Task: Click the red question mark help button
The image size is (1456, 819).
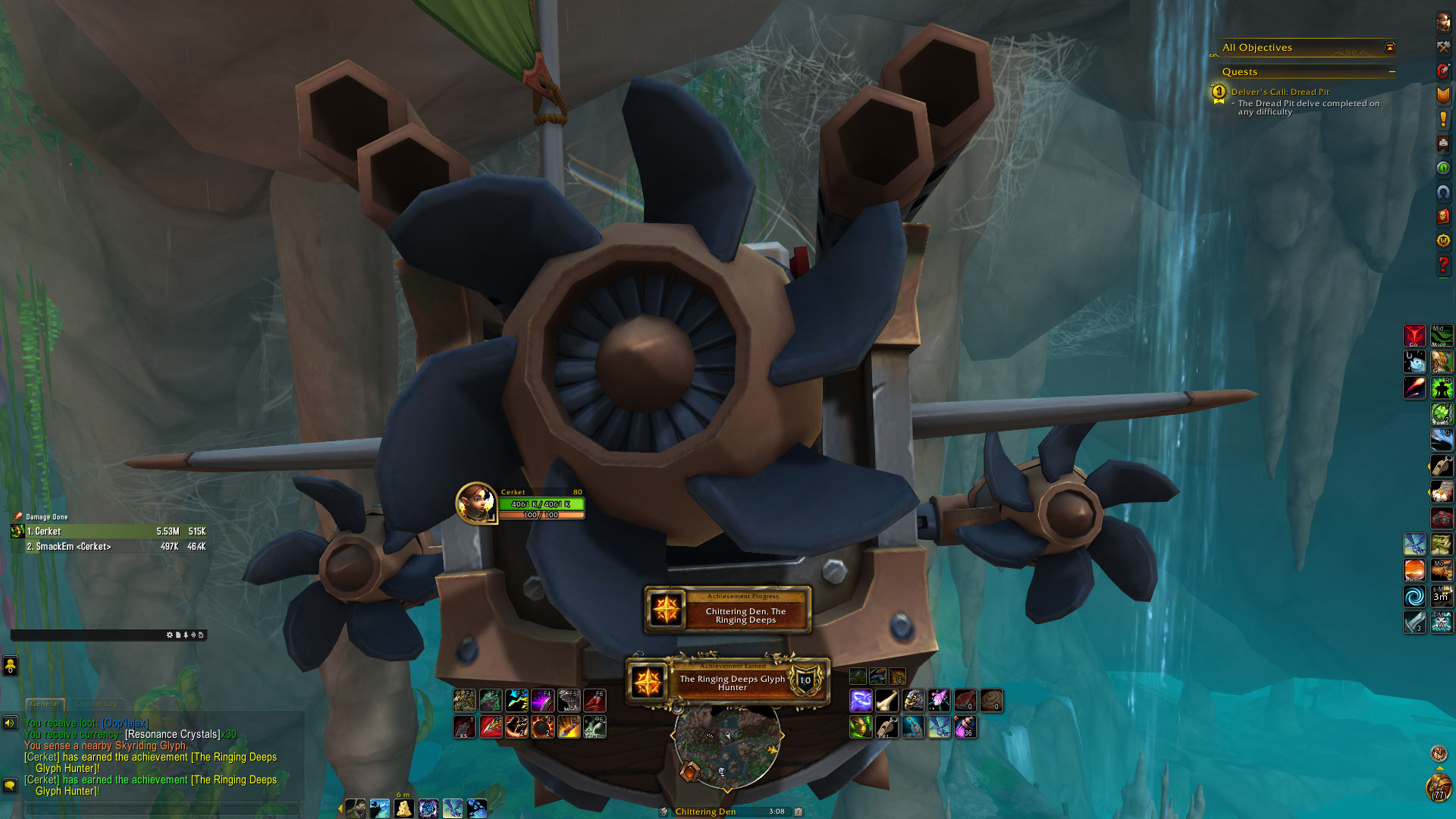Action: [x=1443, y=265]
